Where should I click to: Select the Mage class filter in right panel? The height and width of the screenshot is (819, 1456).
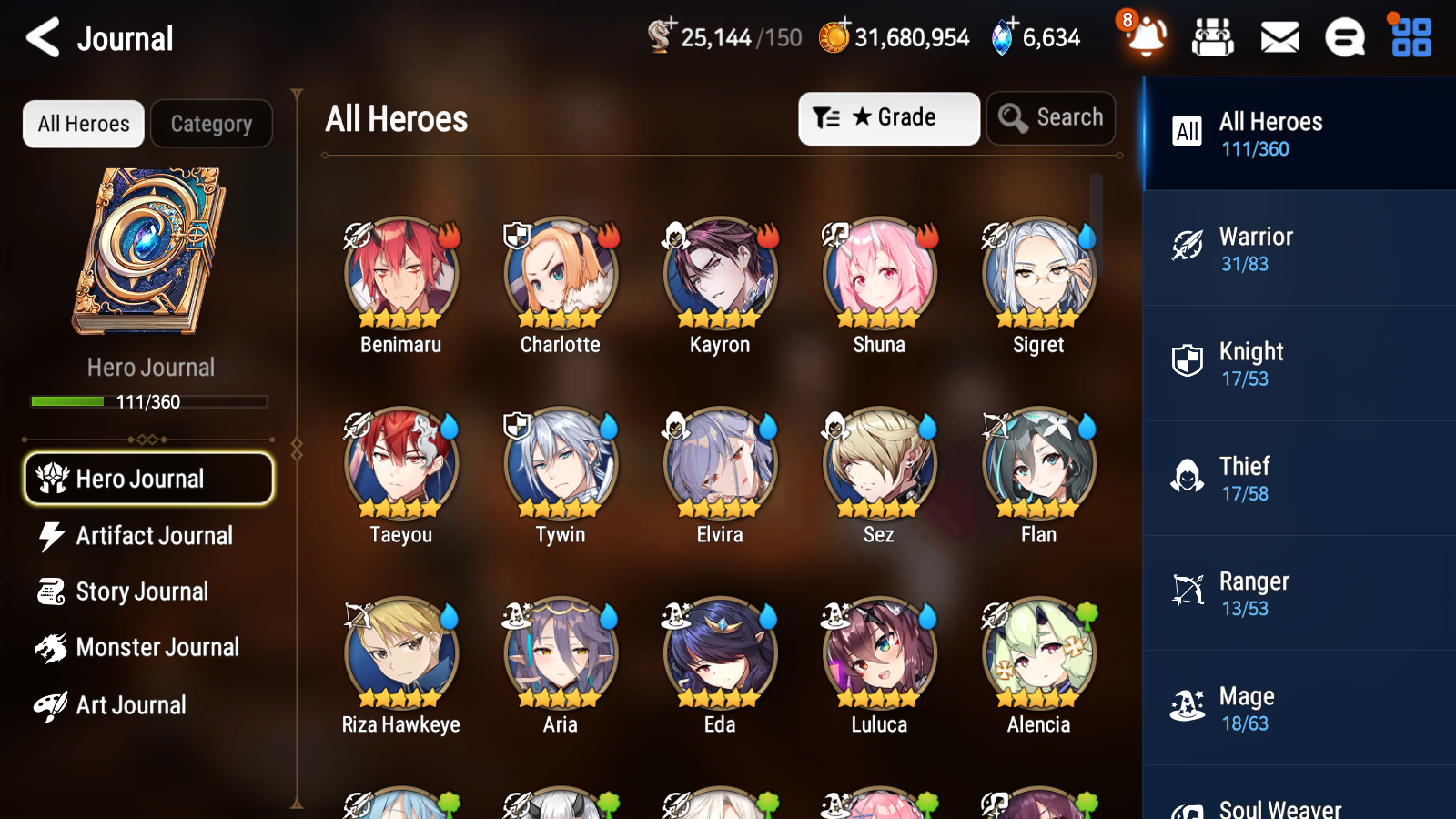click(x=1299, y=708)
